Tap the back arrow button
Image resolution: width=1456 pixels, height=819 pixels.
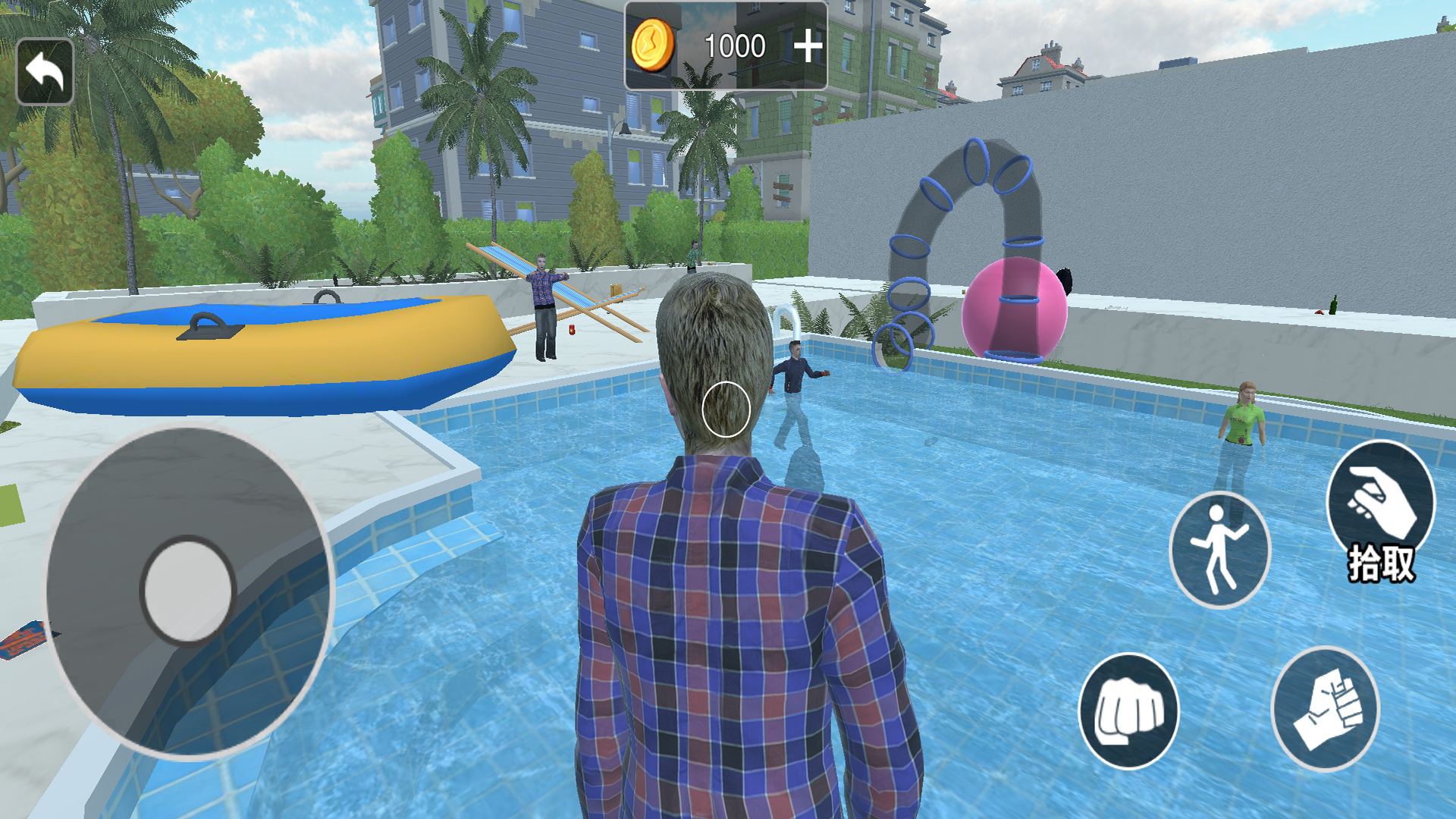(x=45, y=72)
